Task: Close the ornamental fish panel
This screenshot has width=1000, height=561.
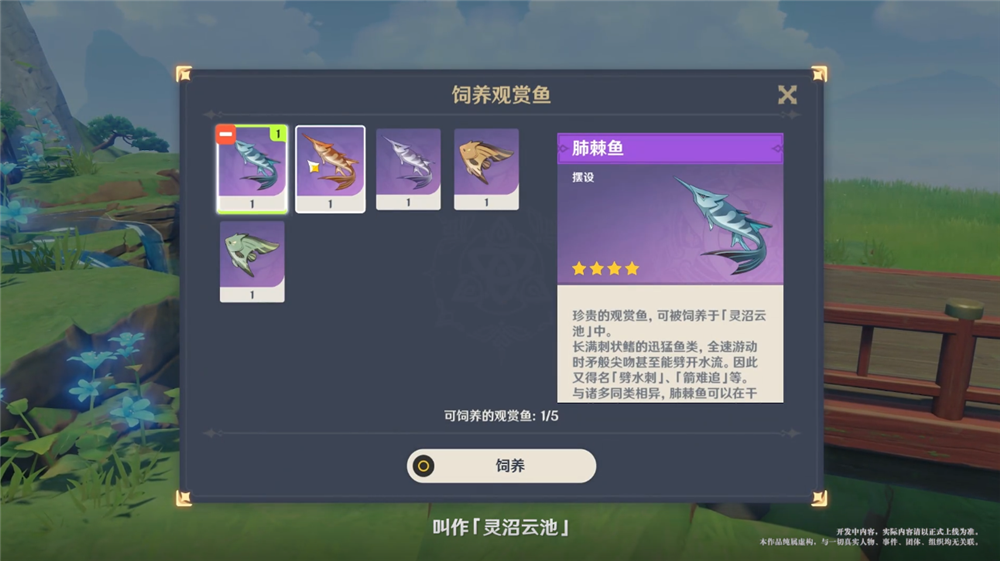Action: coord(787,95)
